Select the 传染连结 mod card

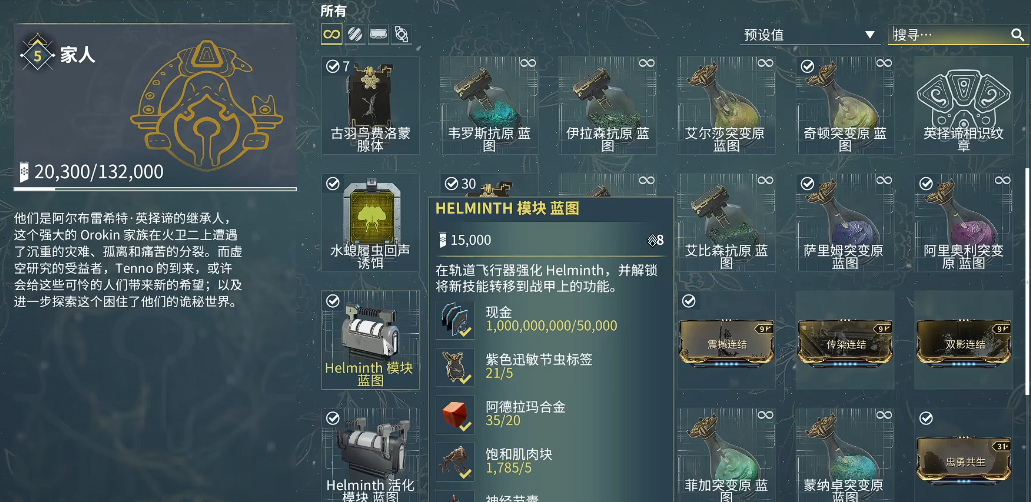click(845, 341)
